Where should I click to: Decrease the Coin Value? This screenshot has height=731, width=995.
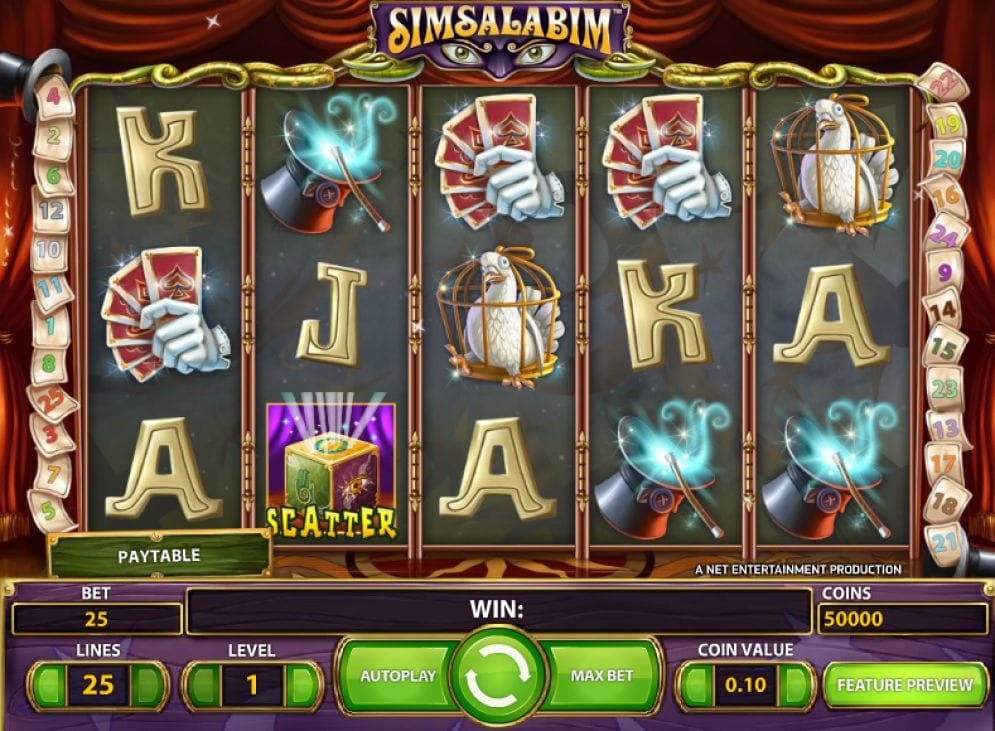click(694, 687)
